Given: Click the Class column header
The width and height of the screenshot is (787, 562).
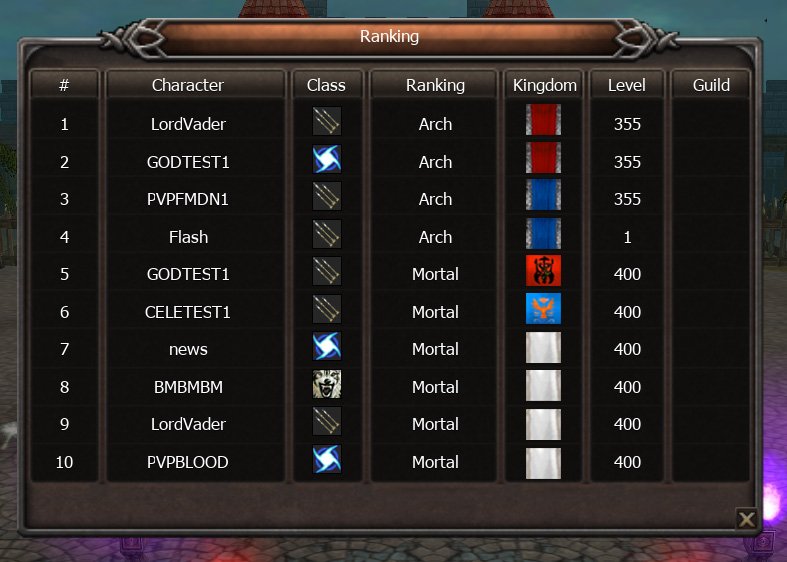Looking at the screenshot, I should (x=326, y=85).
